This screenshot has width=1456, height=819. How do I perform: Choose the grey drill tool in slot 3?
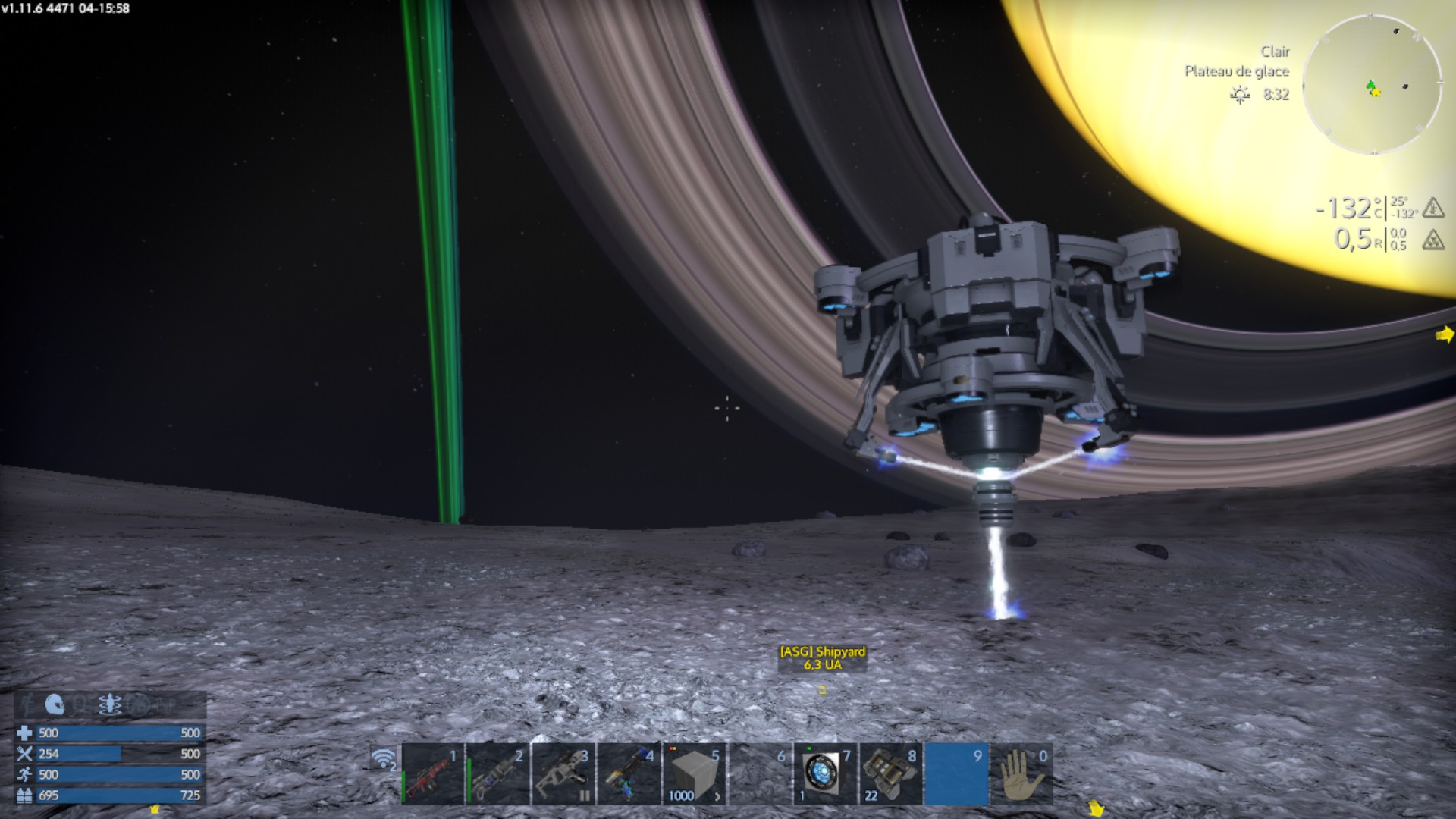(563, 774)
